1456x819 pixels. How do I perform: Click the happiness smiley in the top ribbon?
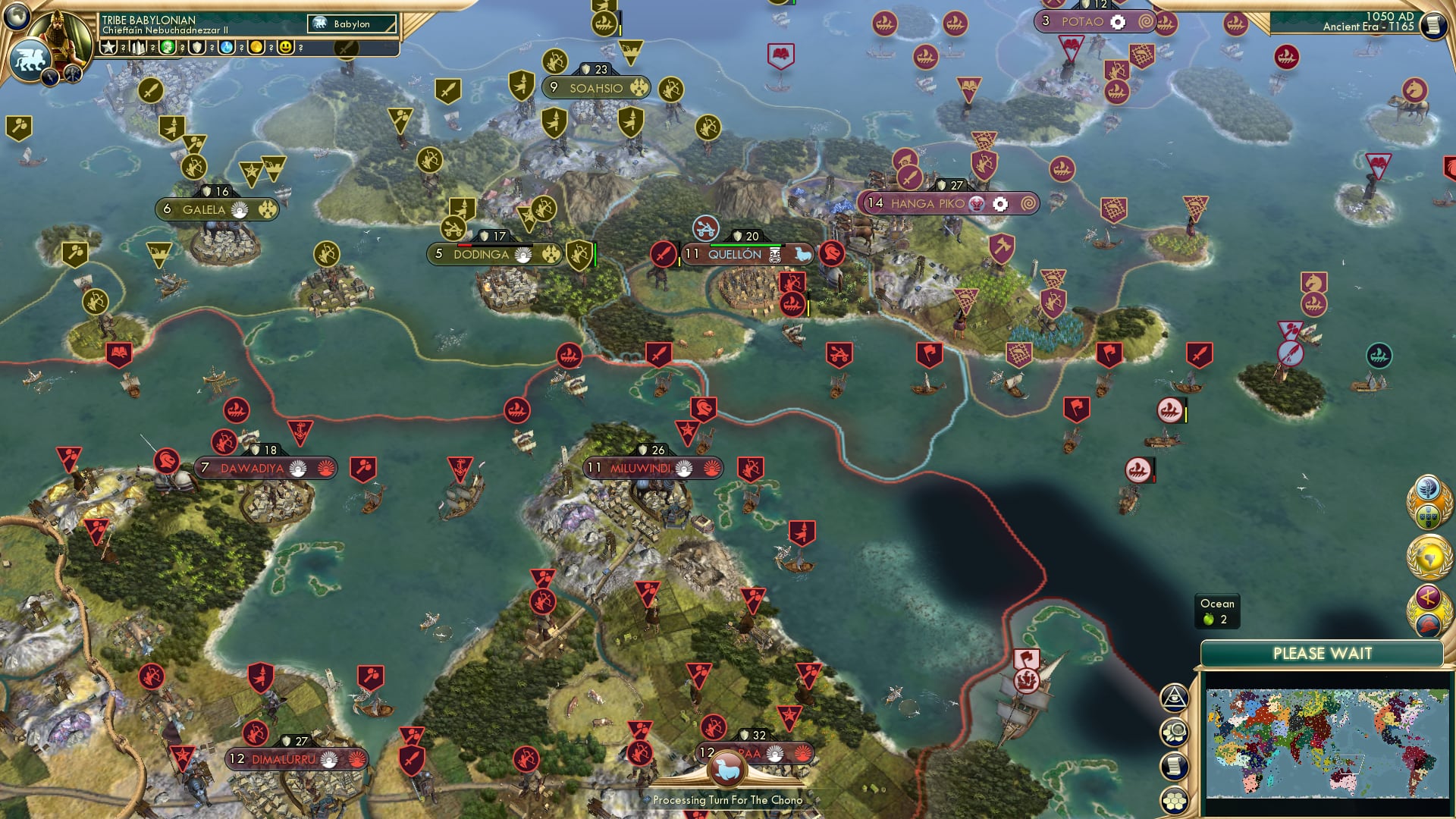pos(285,48)
